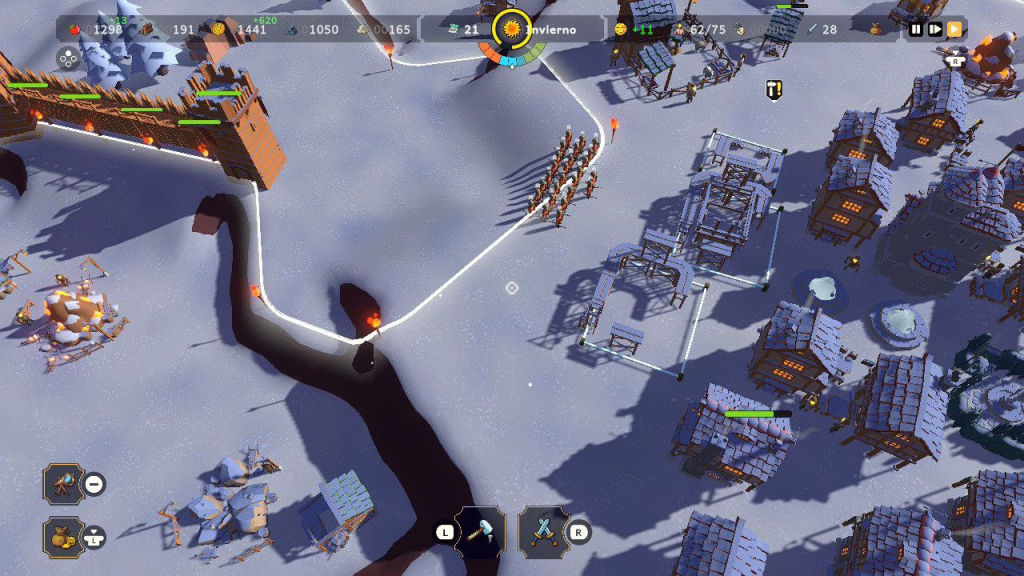Set game to normal play speed
Image resolution: width=1024 pixels, height=576 pixels.
tap(935, 29)
